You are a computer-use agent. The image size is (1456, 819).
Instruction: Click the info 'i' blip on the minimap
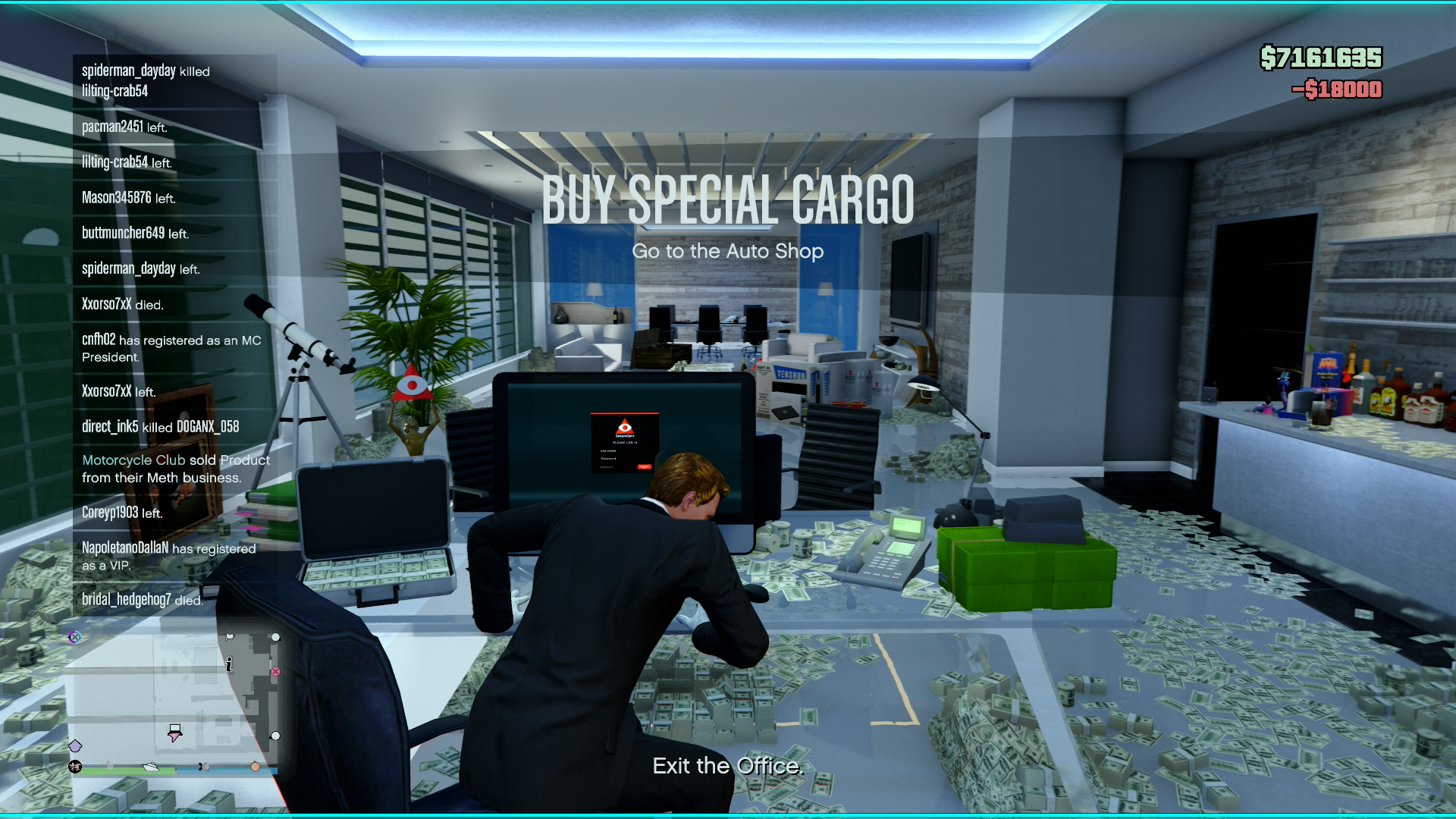[229, 664]
